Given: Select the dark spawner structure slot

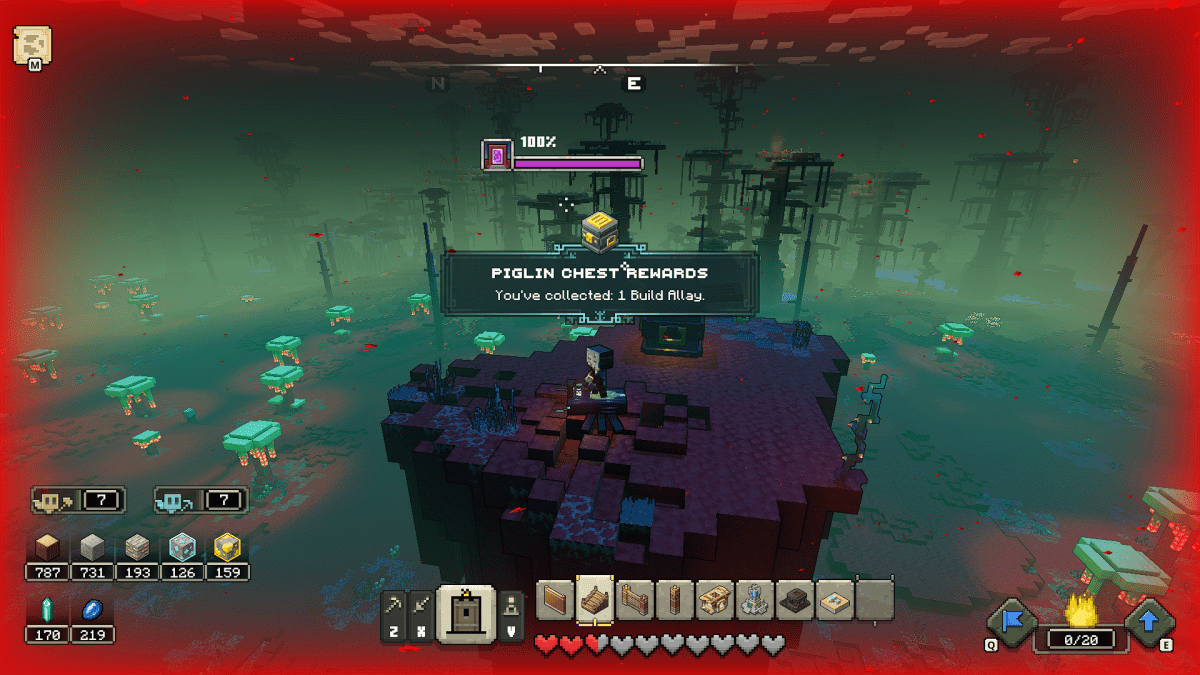Looking at the screenshot, I should pyautogui.click(x=795, y=600).
